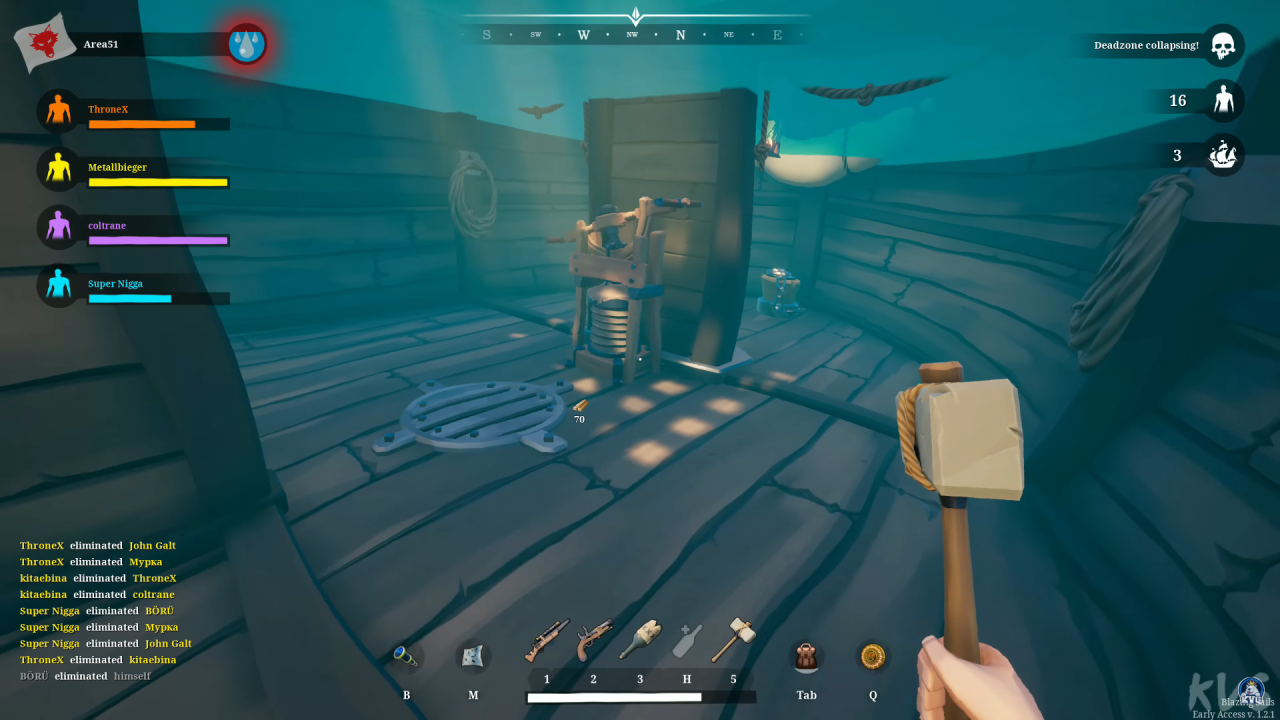Select the spyglass tool
The image size is (1280, 720).
[x=406, y=656]
